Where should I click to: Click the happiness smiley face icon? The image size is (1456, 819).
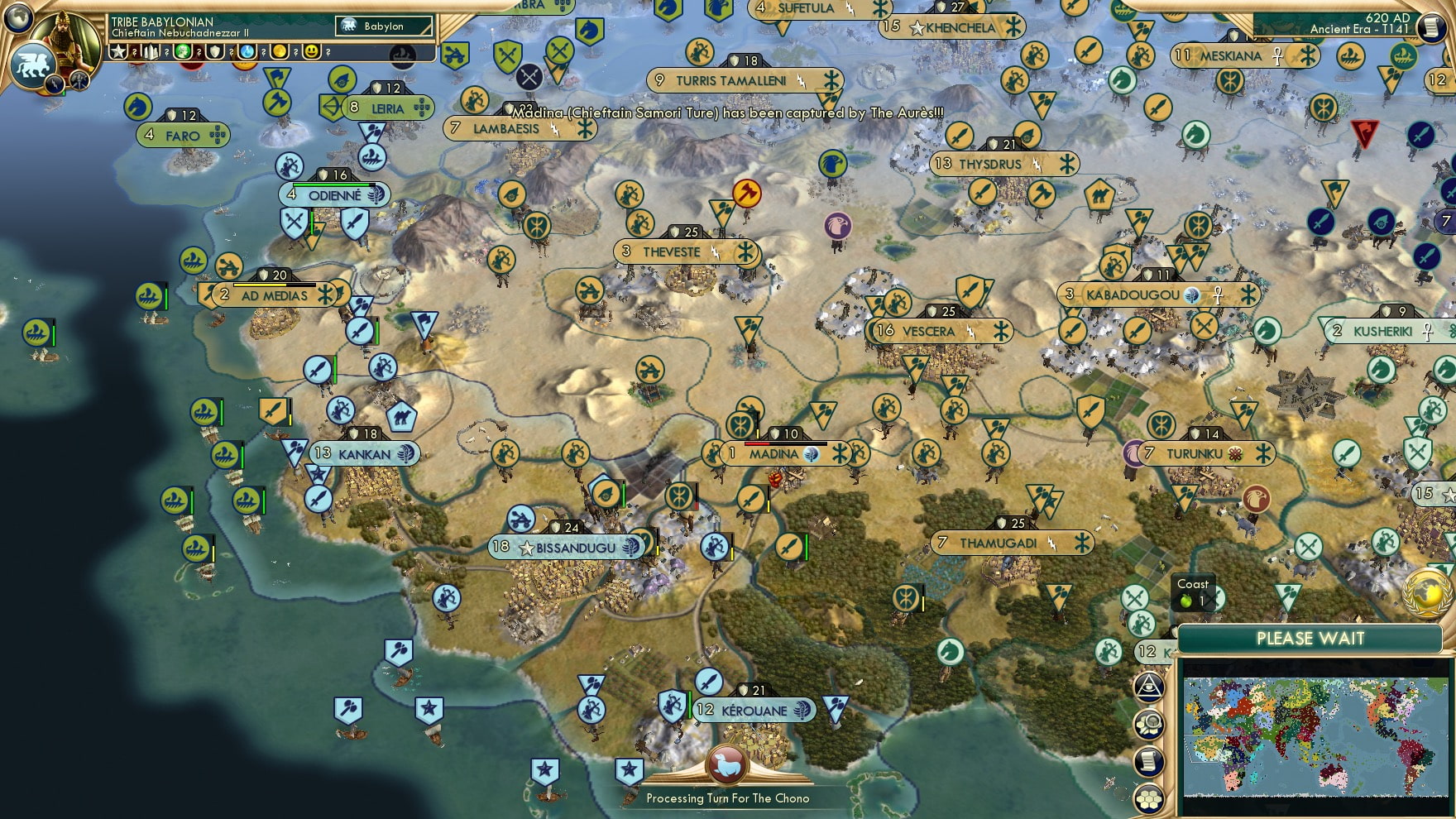click(313, 52)
